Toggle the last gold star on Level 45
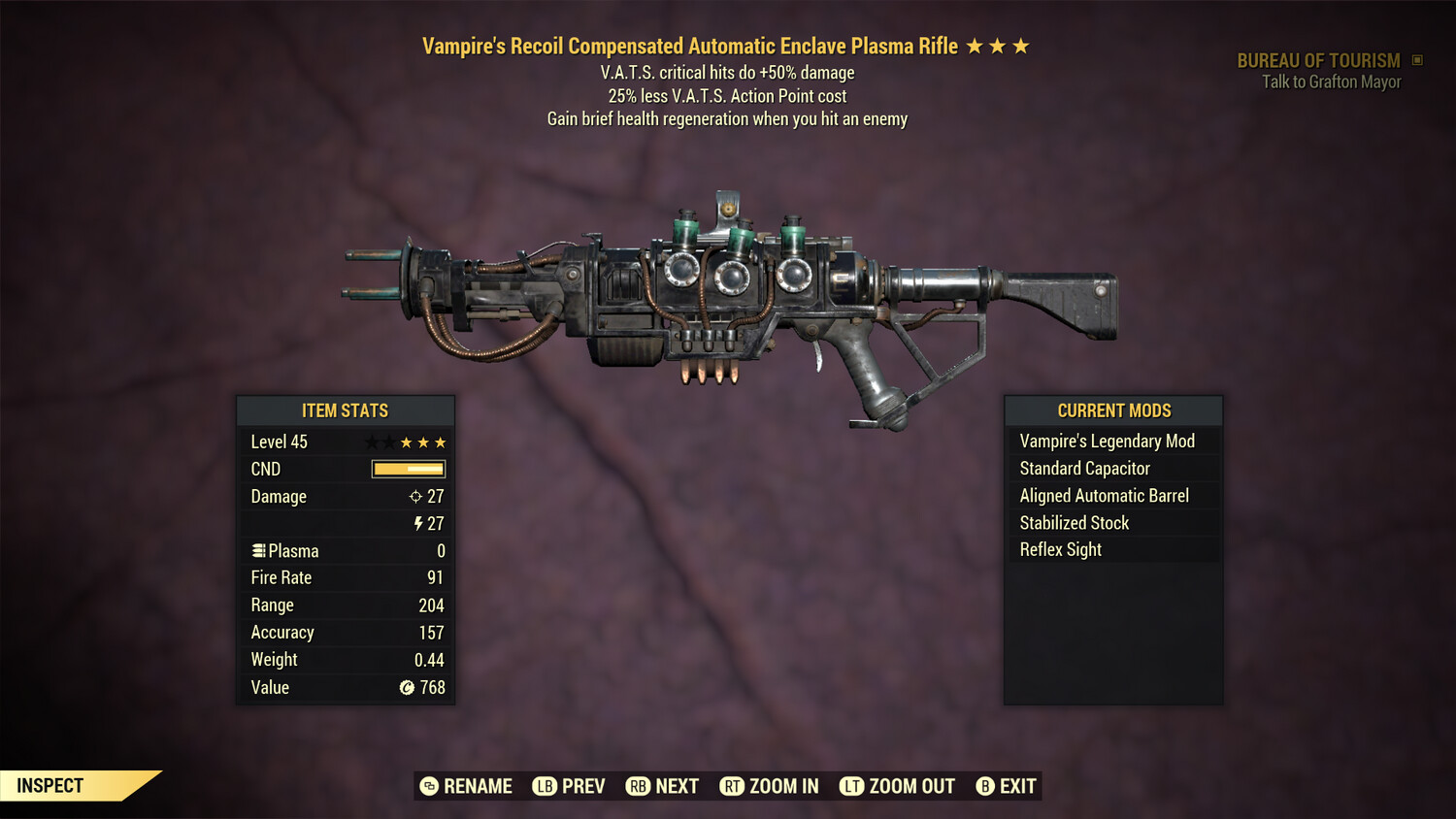Screen dimensions: 1456x819 point(442,442)
